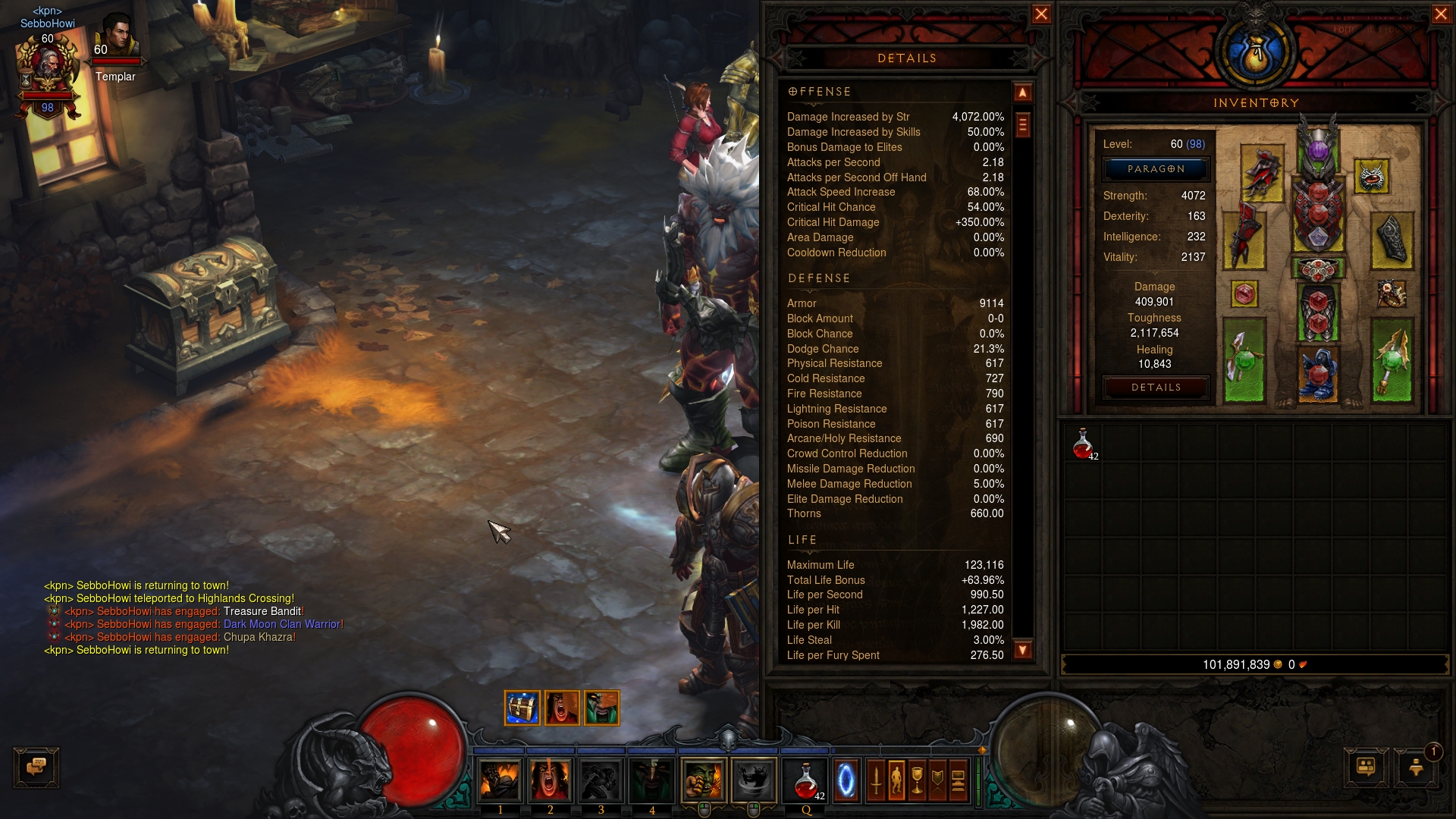Select the equipped bracers slot

click(x=1392, y=240)
